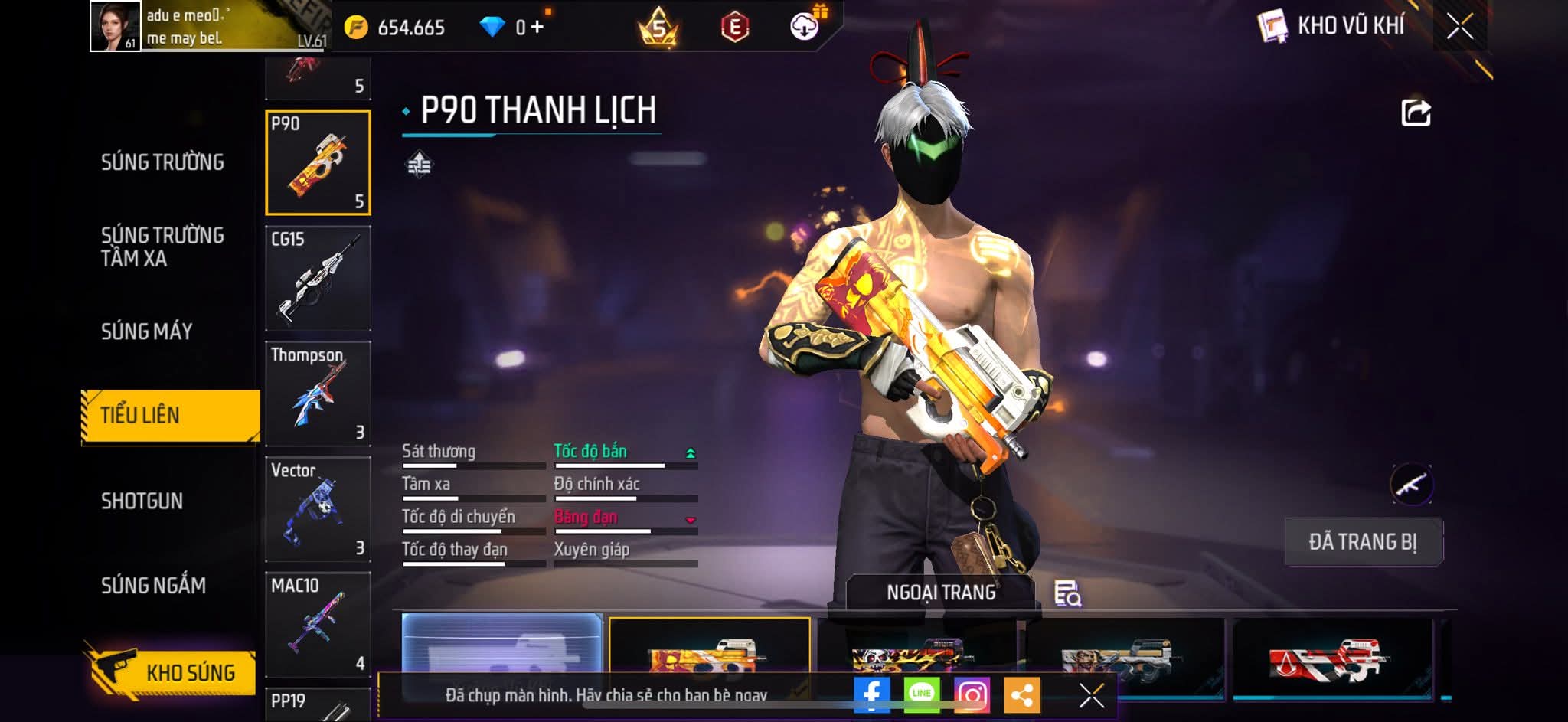Share screenshot to Facebook
Image resolution: width=1568 pixels, height=722 pixels.
point(872,694)
